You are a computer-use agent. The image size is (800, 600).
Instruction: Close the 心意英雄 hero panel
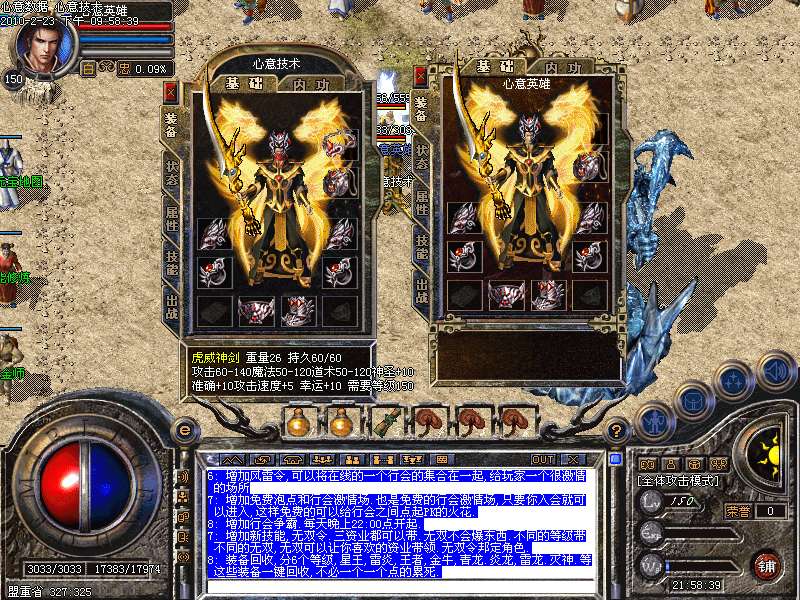click(420, 75)
